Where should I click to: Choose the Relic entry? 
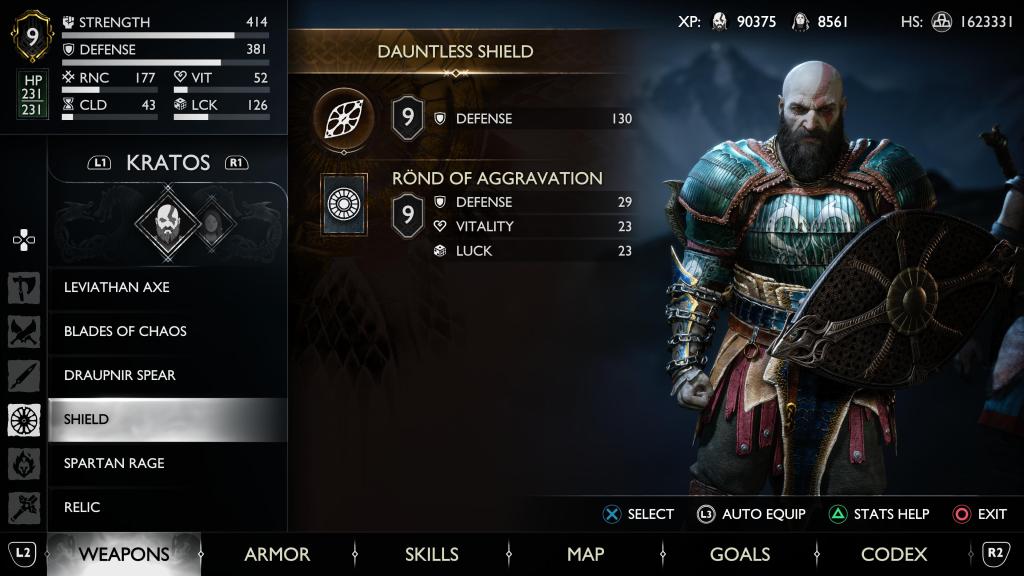pyautogui.click(x=82, y=507)
